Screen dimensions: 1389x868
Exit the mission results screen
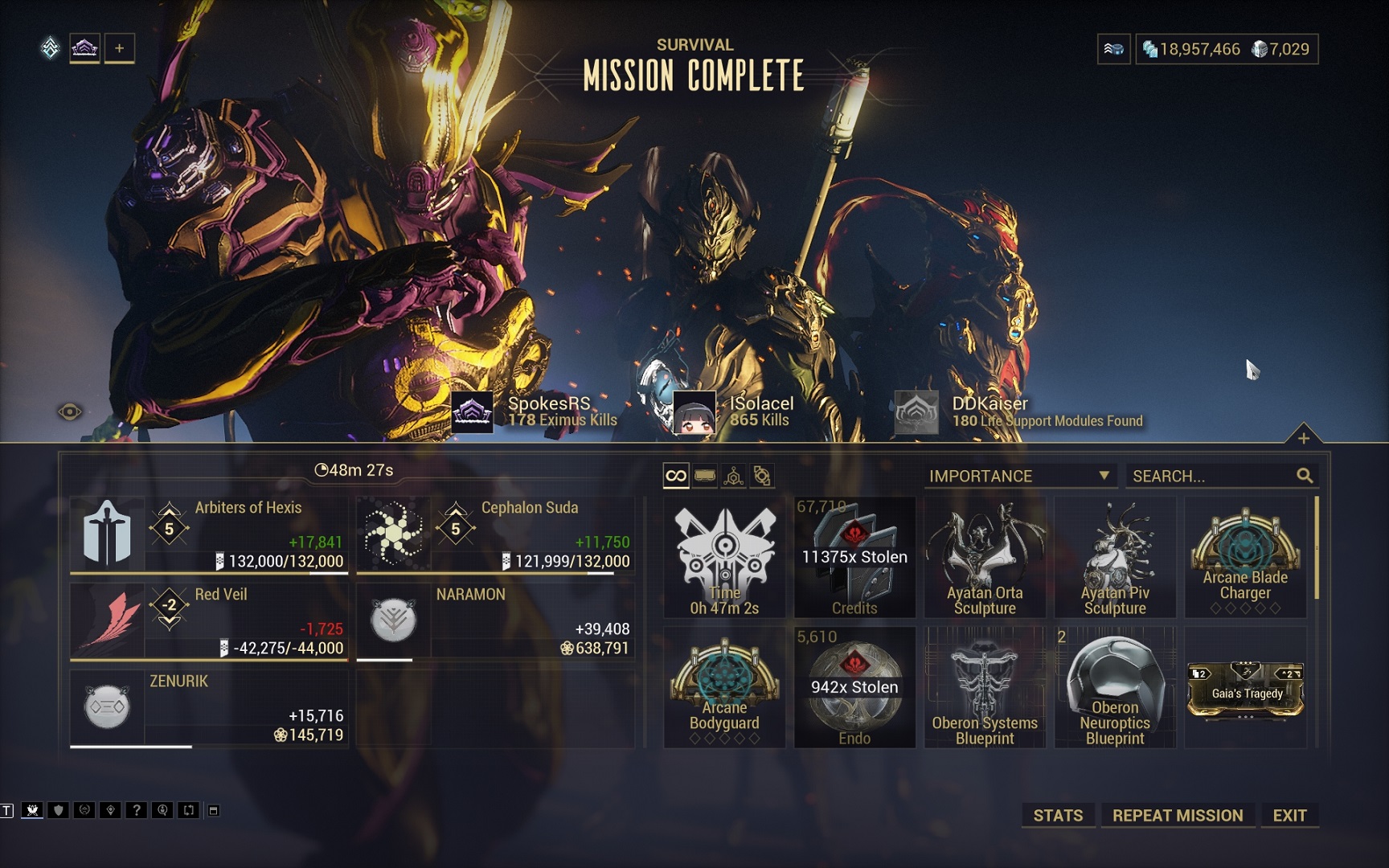(x=1289, y=815)
